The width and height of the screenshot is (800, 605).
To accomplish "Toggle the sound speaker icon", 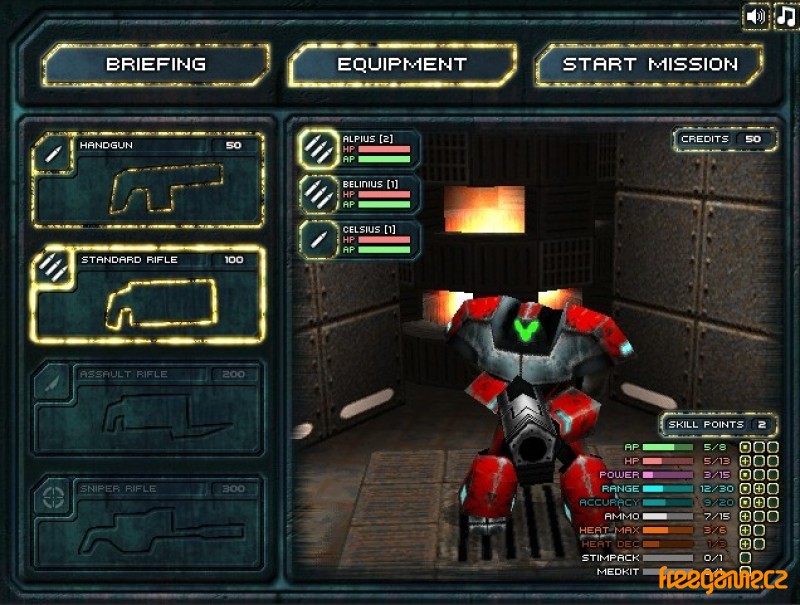I will pyautogui.click(x=756, y=16).
